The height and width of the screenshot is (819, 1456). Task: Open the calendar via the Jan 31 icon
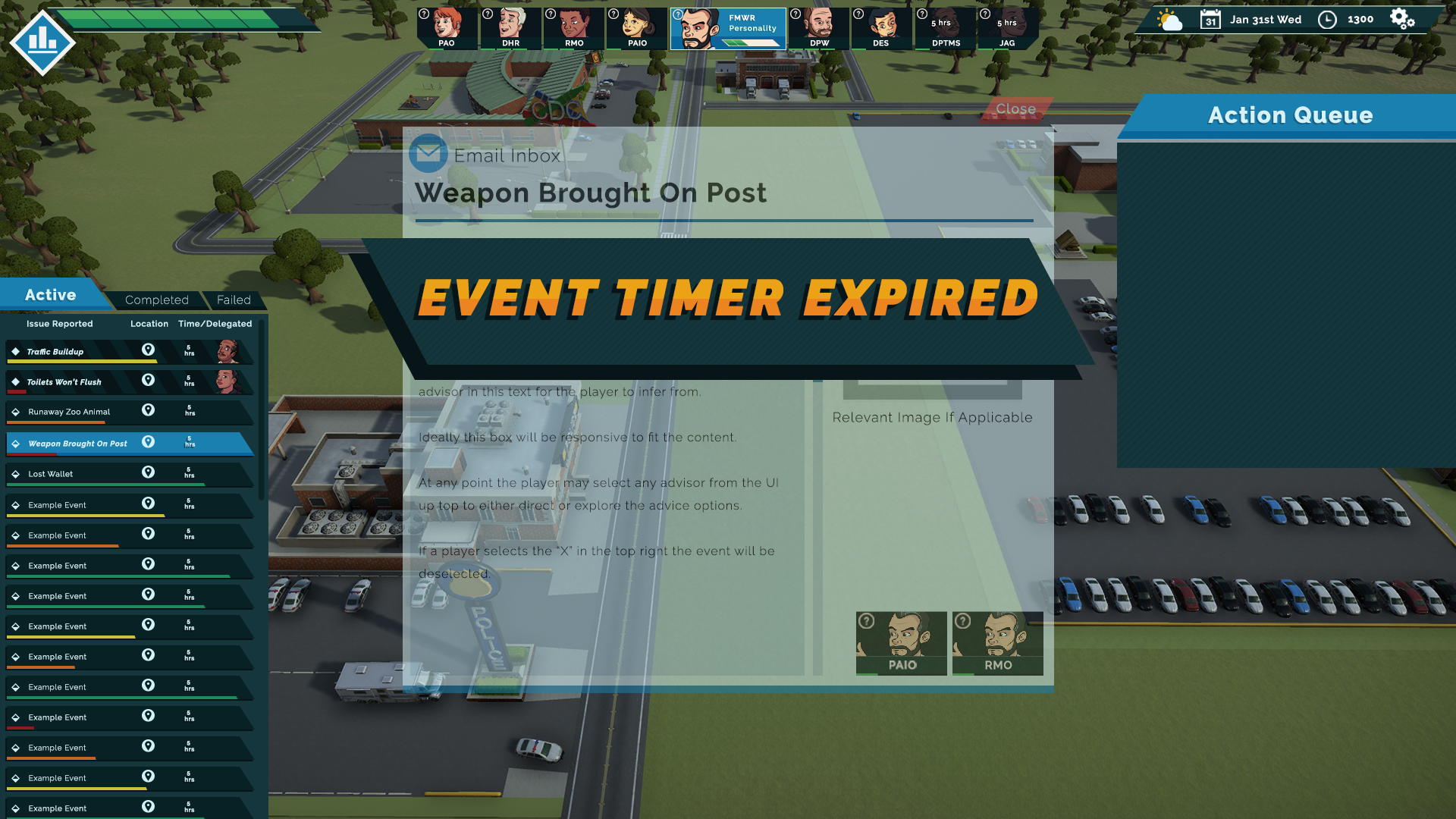tap(1213, 19)
